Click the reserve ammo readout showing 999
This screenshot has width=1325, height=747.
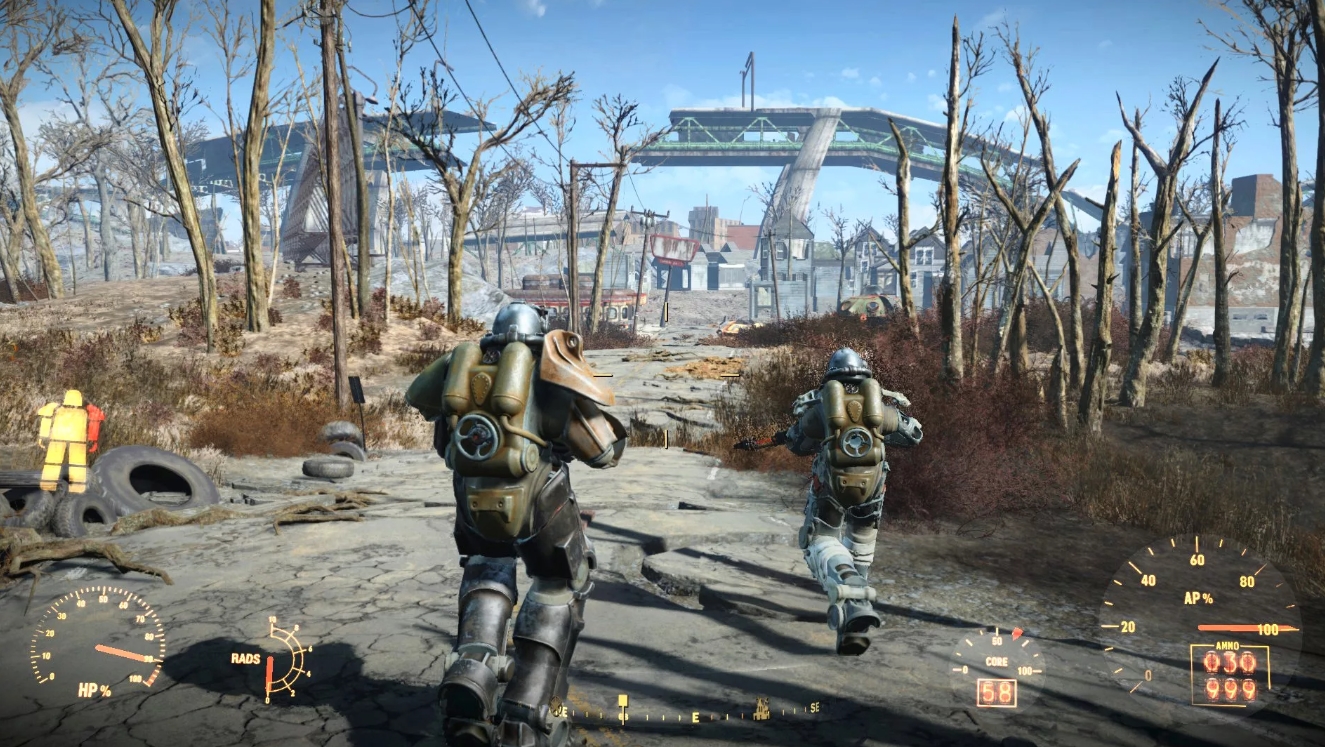[x=1230, y=690]
